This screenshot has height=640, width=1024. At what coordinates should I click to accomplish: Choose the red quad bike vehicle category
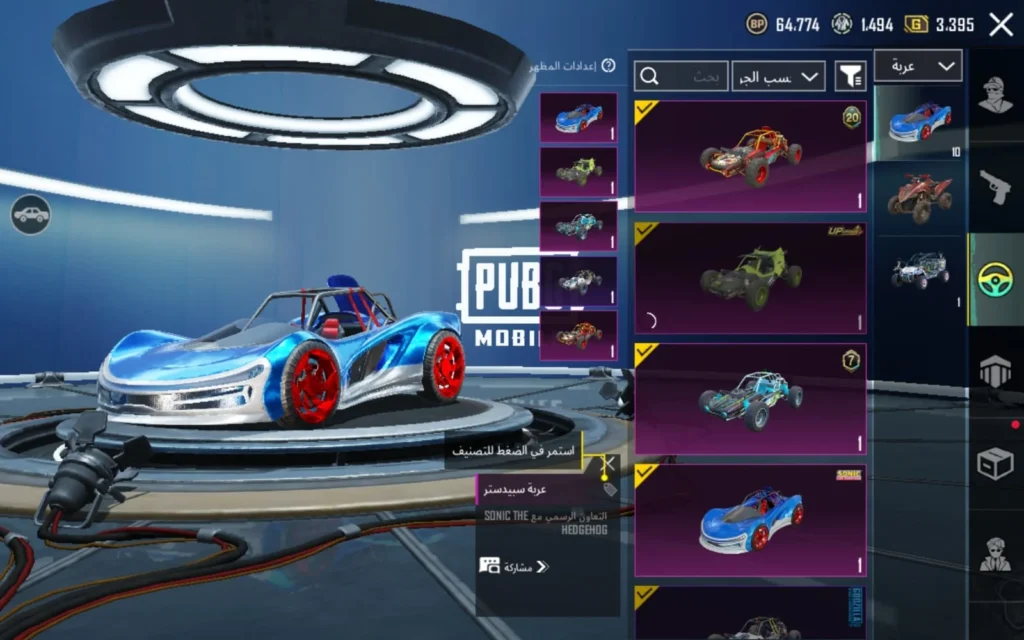(x=919, y=196)
